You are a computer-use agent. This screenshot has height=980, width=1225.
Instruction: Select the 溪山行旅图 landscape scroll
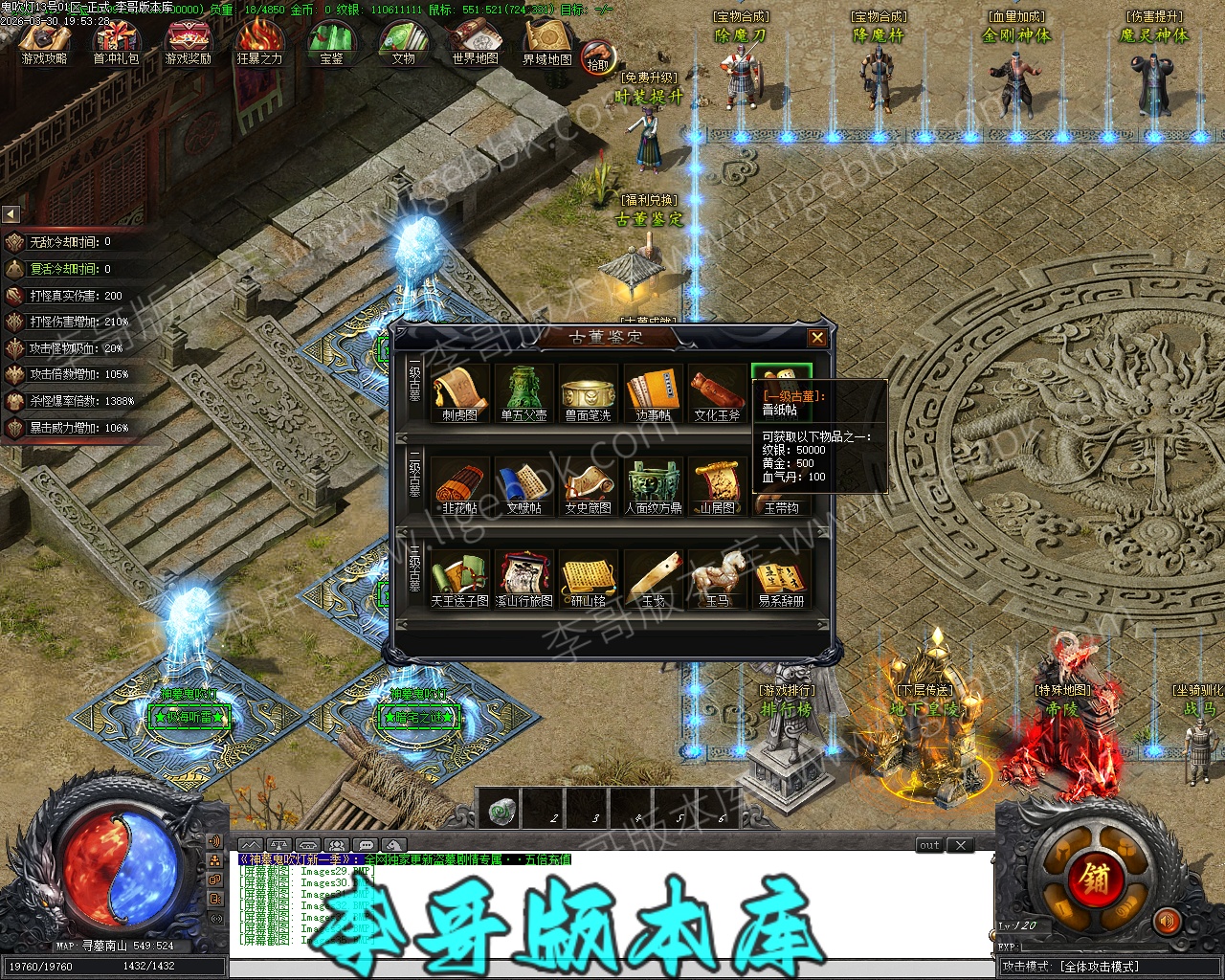pos(523,577)
